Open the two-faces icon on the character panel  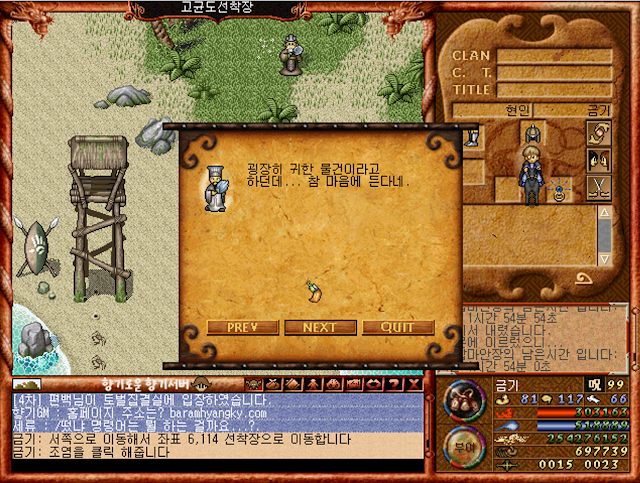click(598, 160)
